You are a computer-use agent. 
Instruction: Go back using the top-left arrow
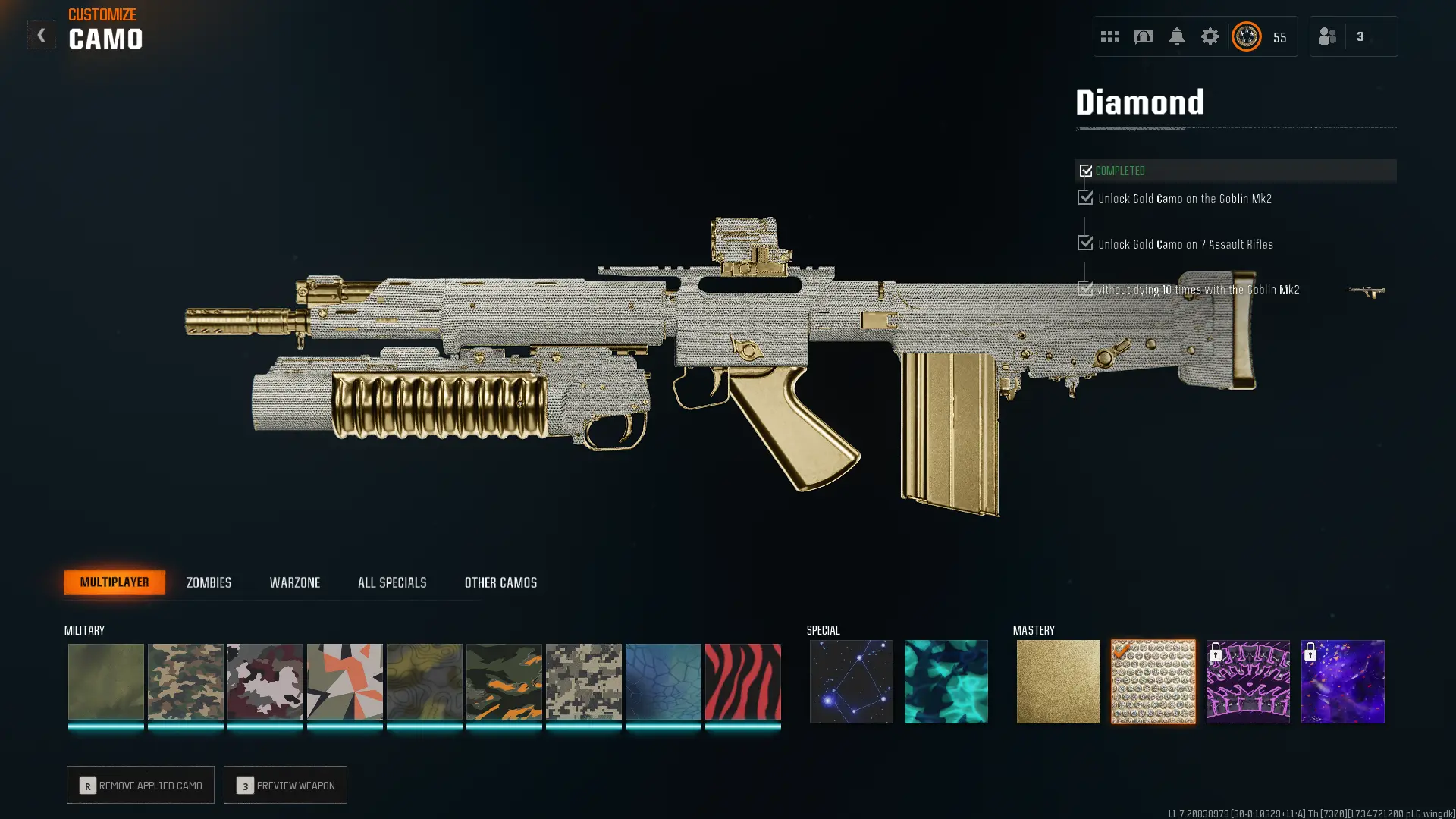coord(41,35)
